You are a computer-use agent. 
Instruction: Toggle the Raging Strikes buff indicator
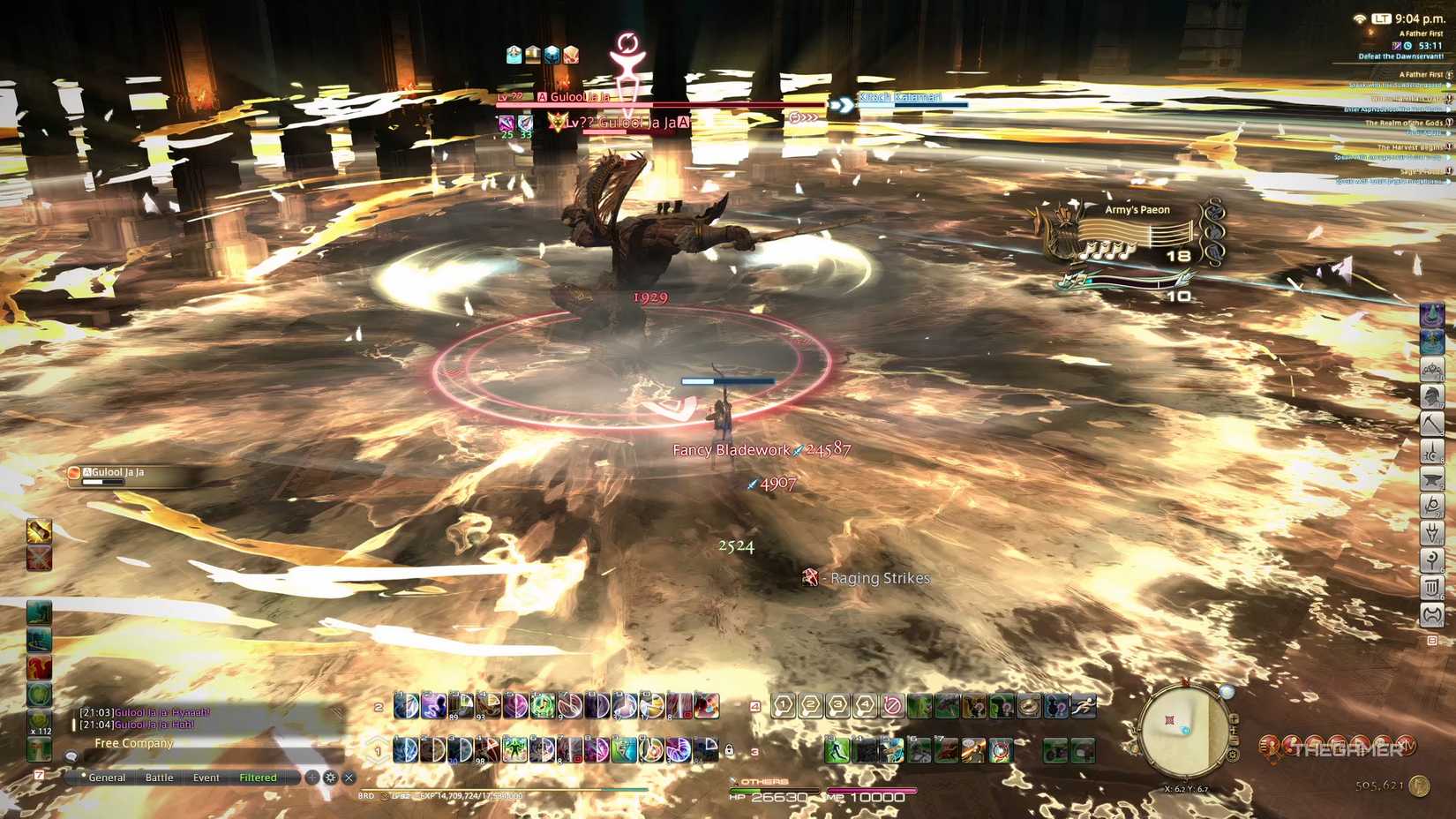pos(811,578)
